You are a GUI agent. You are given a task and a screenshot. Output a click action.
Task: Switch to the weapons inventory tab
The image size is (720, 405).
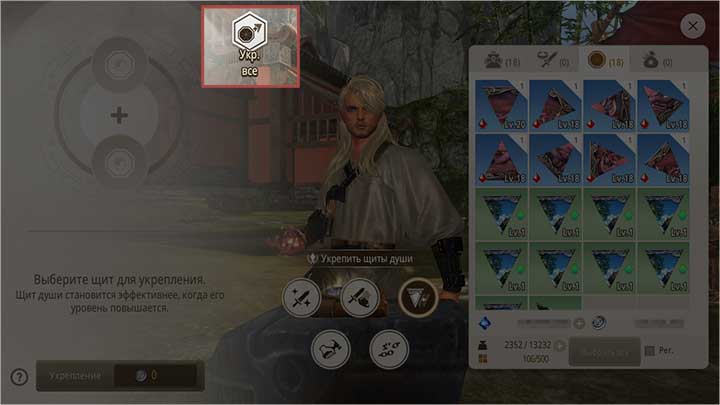coord(551,61)
